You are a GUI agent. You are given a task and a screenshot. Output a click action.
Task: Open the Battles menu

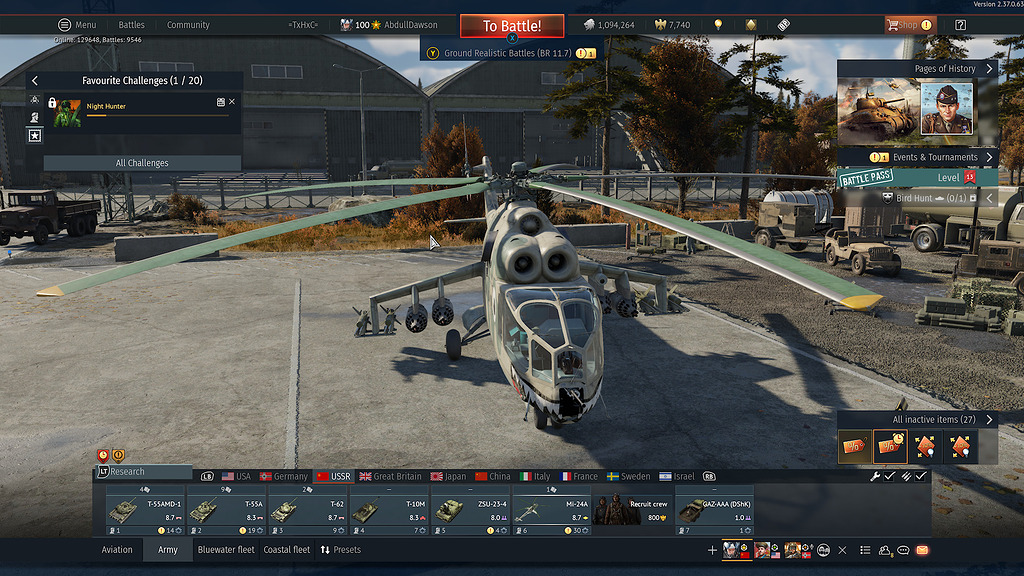131,25
